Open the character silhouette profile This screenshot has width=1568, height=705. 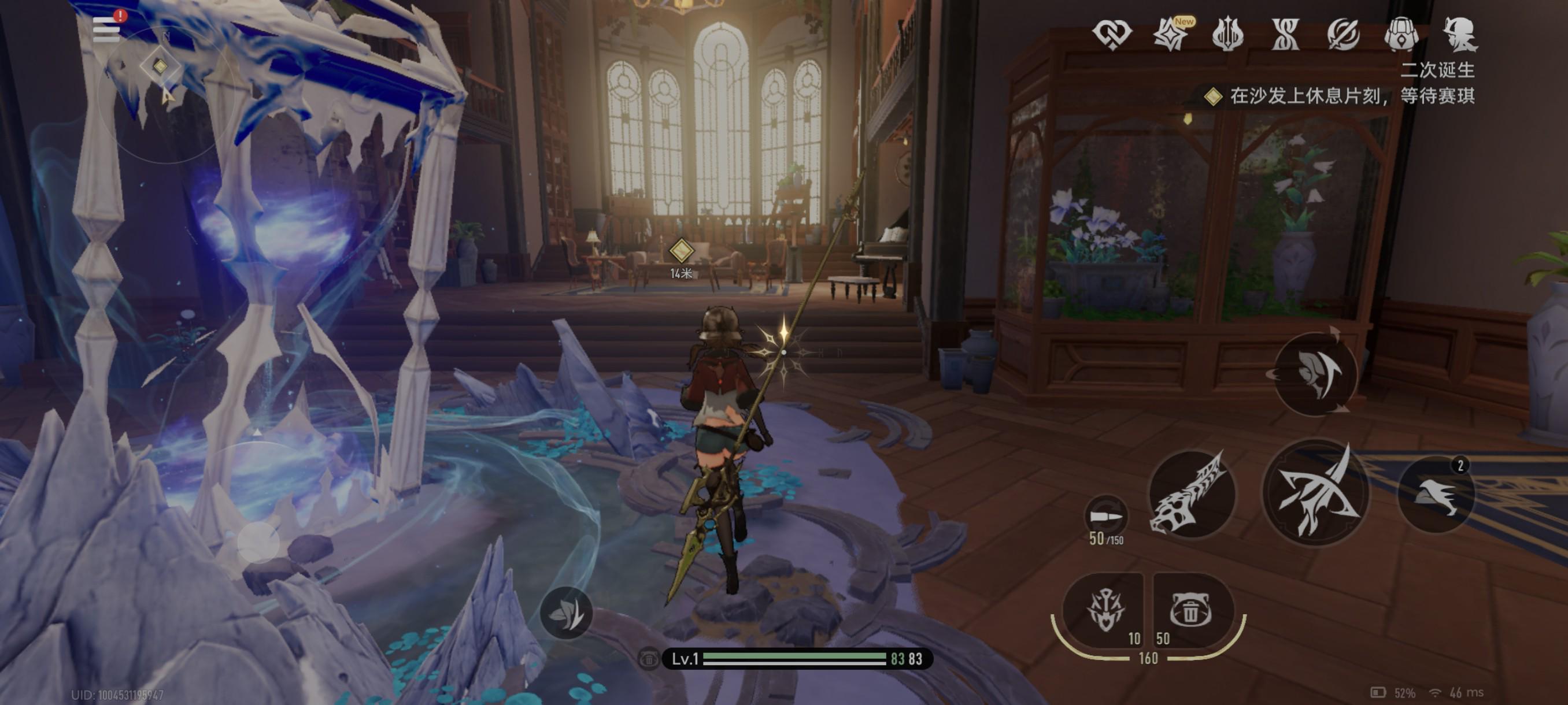(1460, 34)
